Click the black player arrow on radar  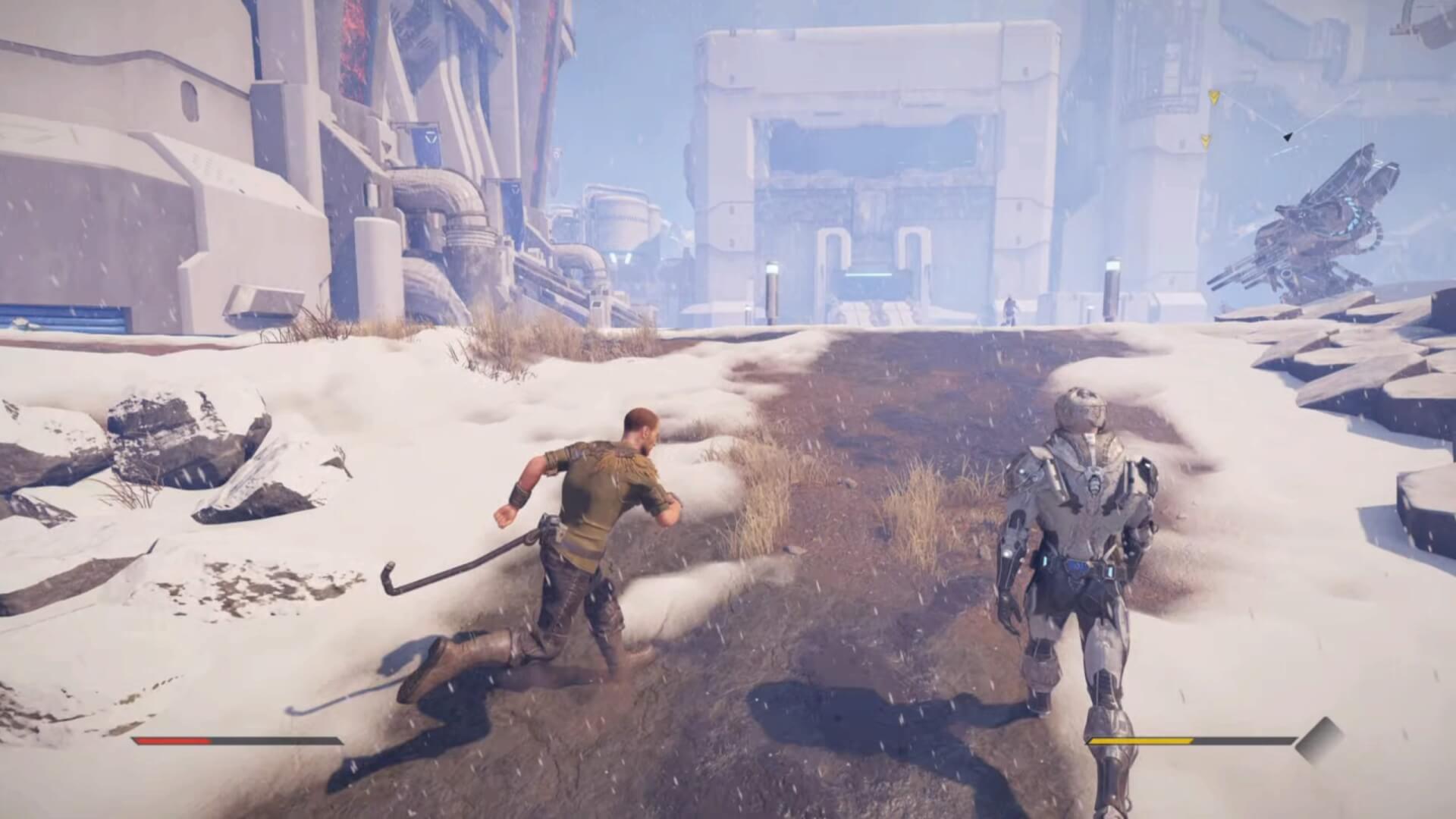[1287, 136]
